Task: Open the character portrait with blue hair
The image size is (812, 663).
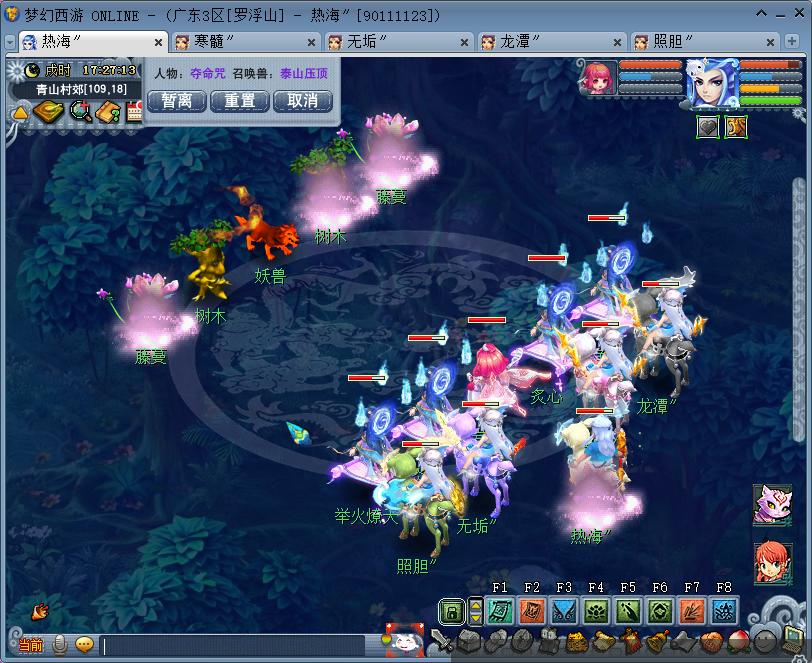Action: 712,84
